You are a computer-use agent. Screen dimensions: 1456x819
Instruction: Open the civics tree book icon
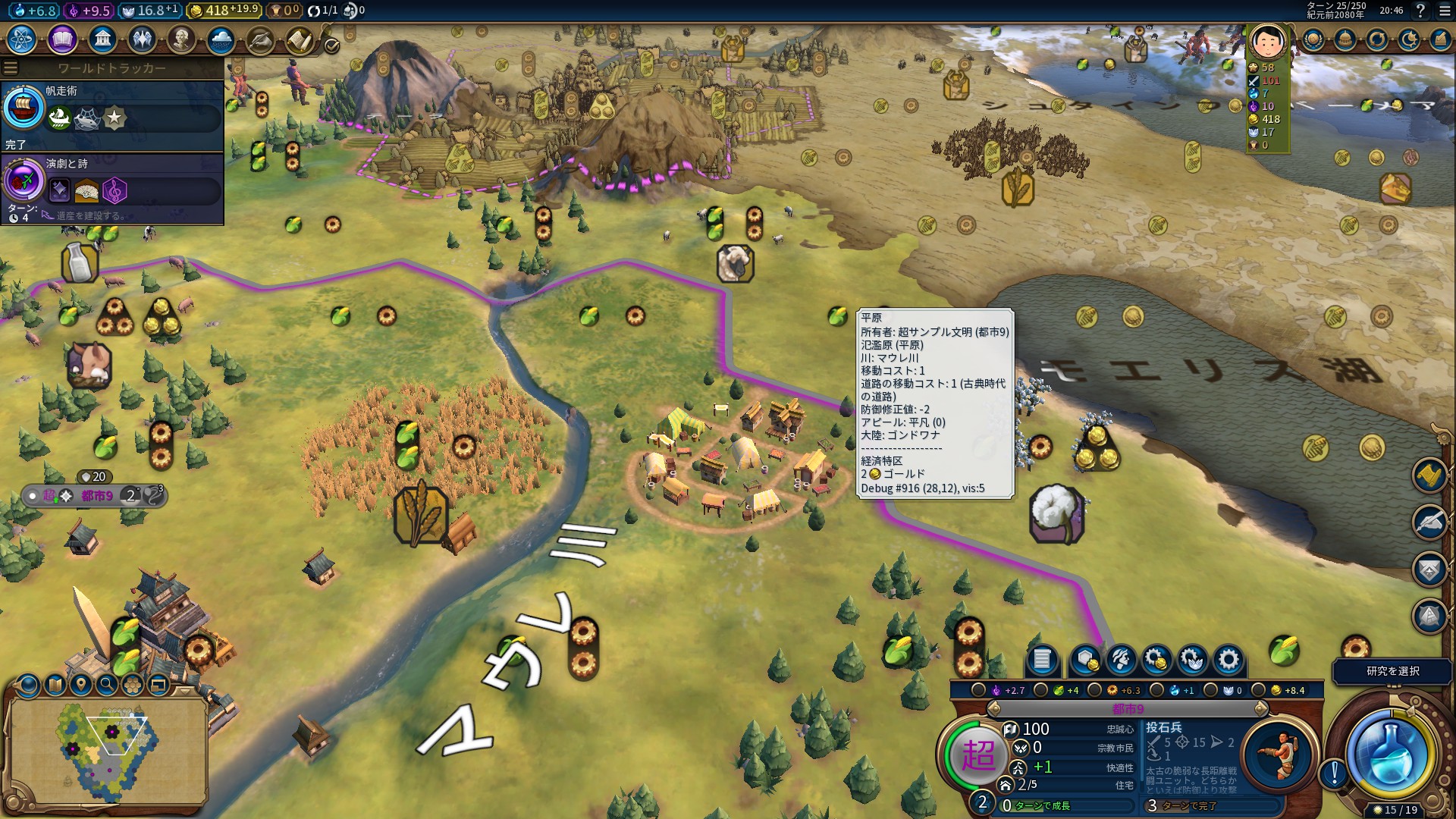pos(62,39)
